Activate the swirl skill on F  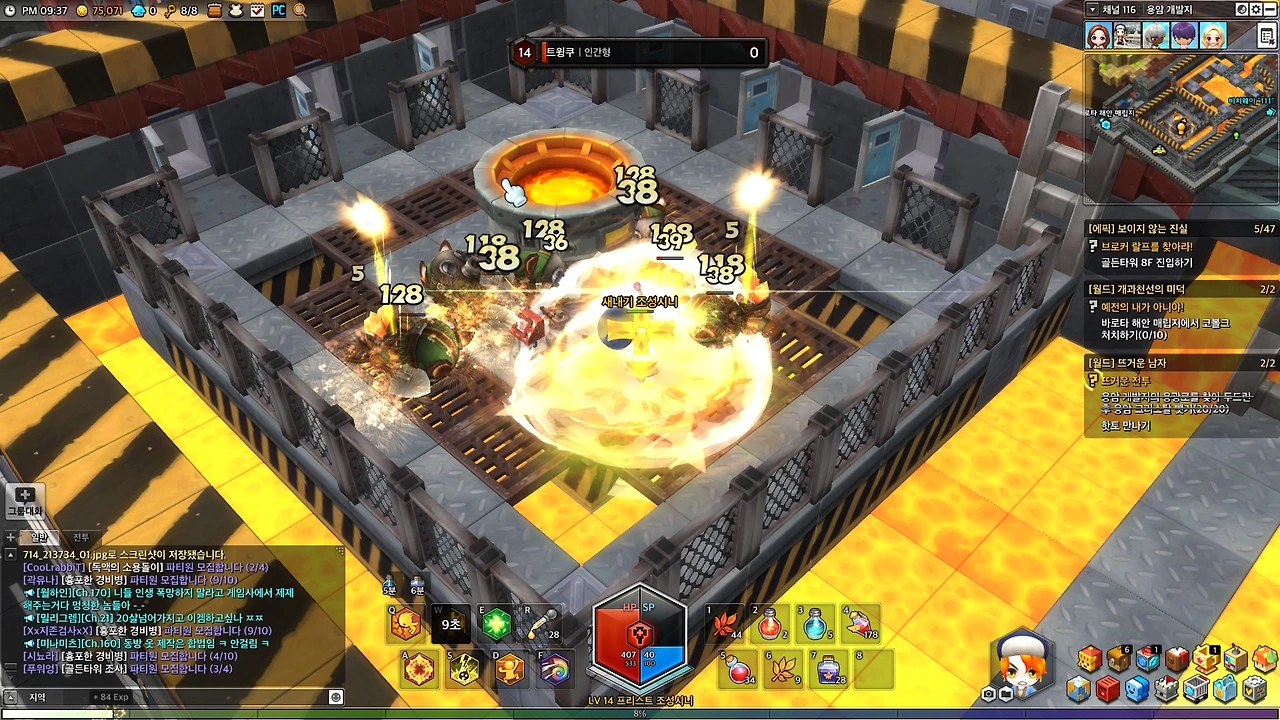pos(554,669)
